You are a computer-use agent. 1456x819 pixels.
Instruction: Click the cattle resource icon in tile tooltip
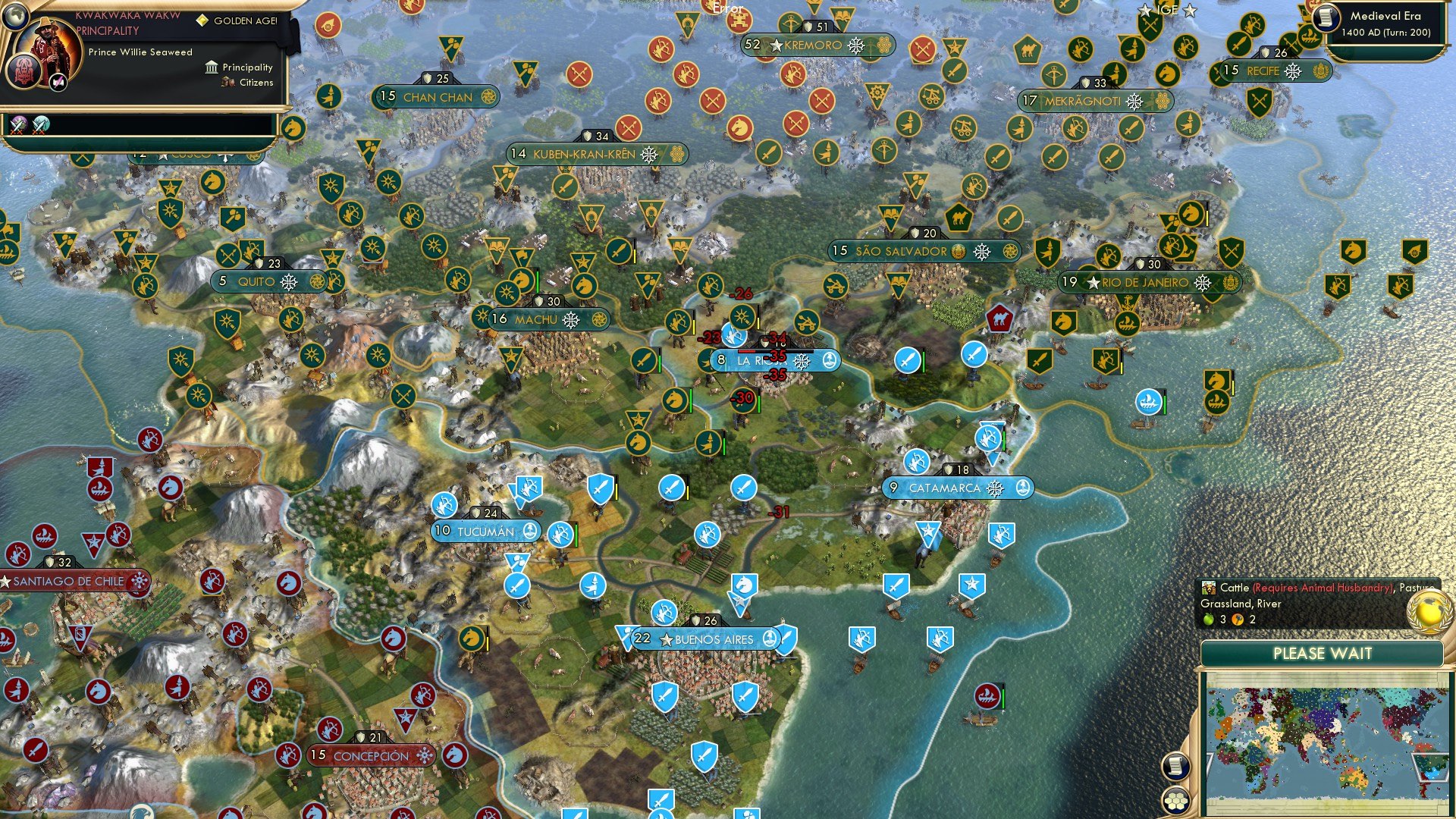(1208, 588)
